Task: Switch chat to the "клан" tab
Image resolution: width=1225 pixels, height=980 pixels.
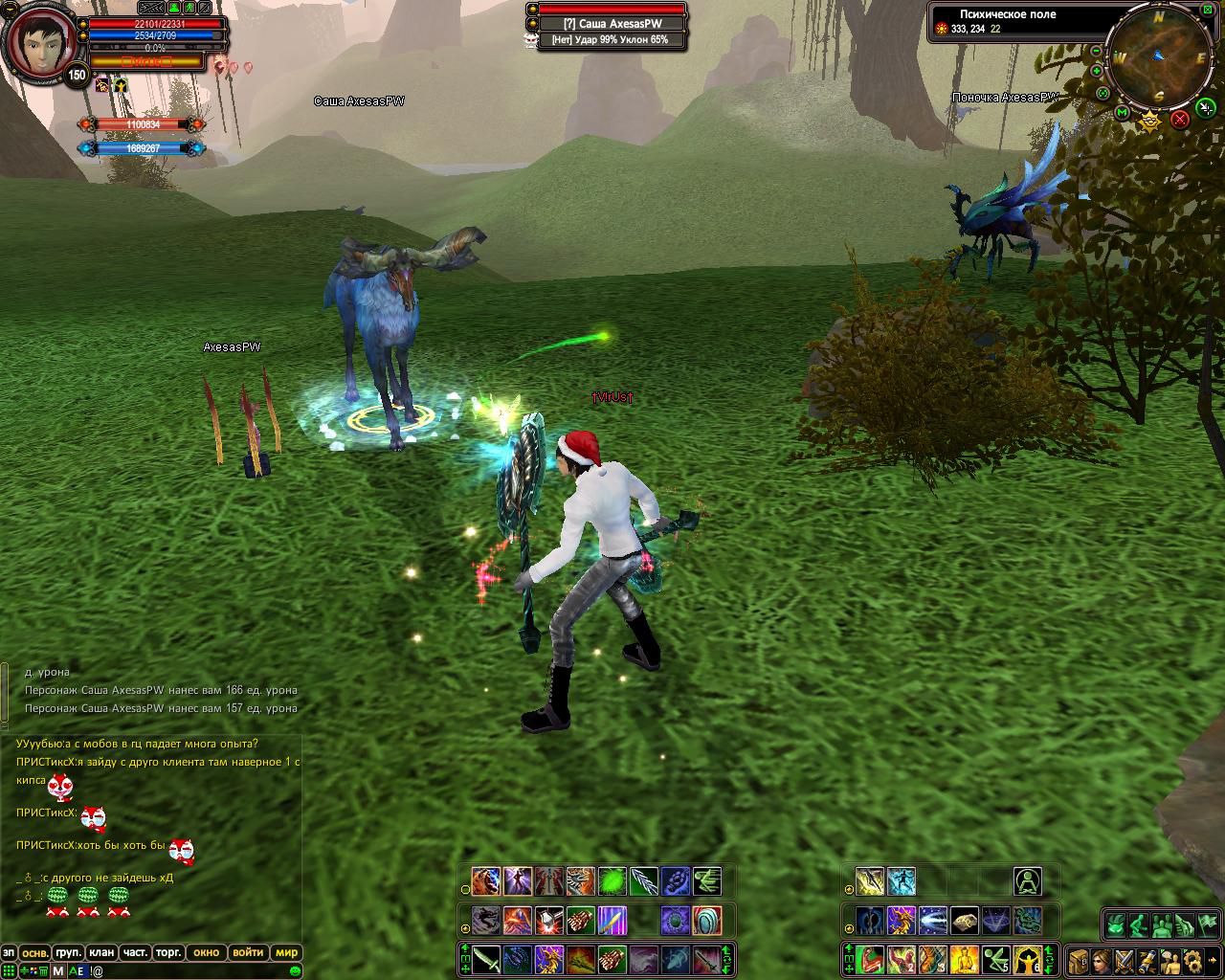Action: 100,952
